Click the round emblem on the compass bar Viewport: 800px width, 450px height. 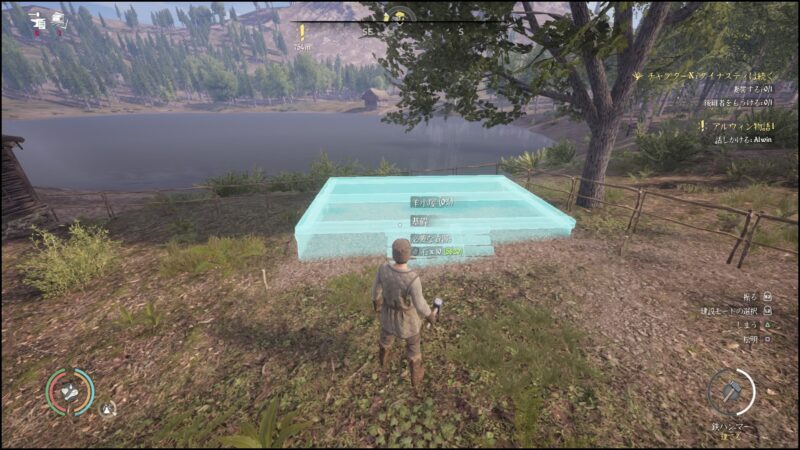[400, 17]
